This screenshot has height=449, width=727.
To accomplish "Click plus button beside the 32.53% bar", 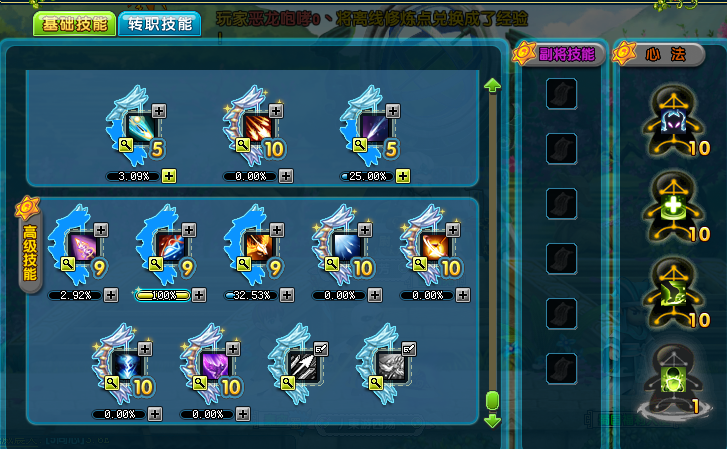I will pos(286,295).
